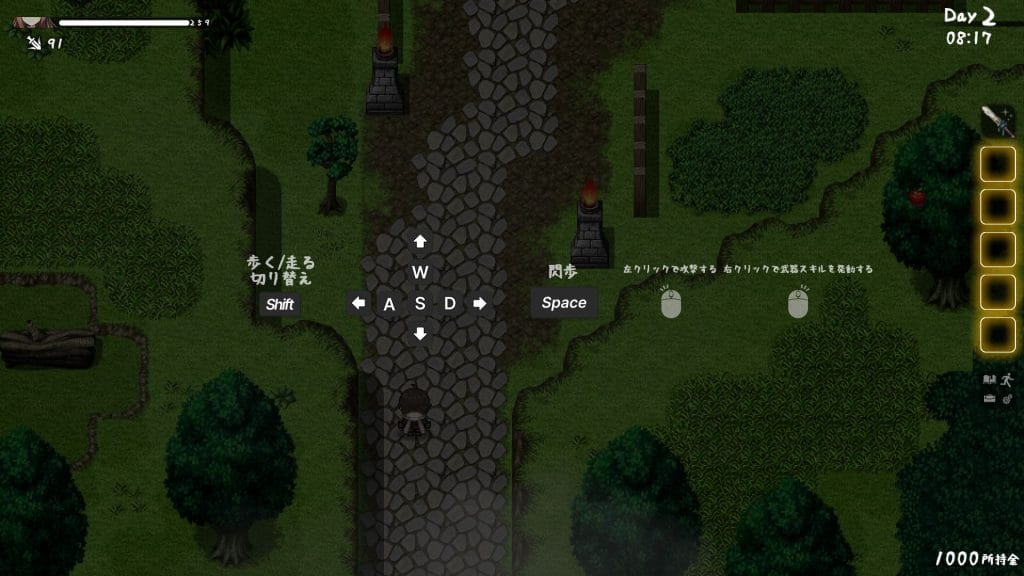Toggle the running figure status icon

1006,380
